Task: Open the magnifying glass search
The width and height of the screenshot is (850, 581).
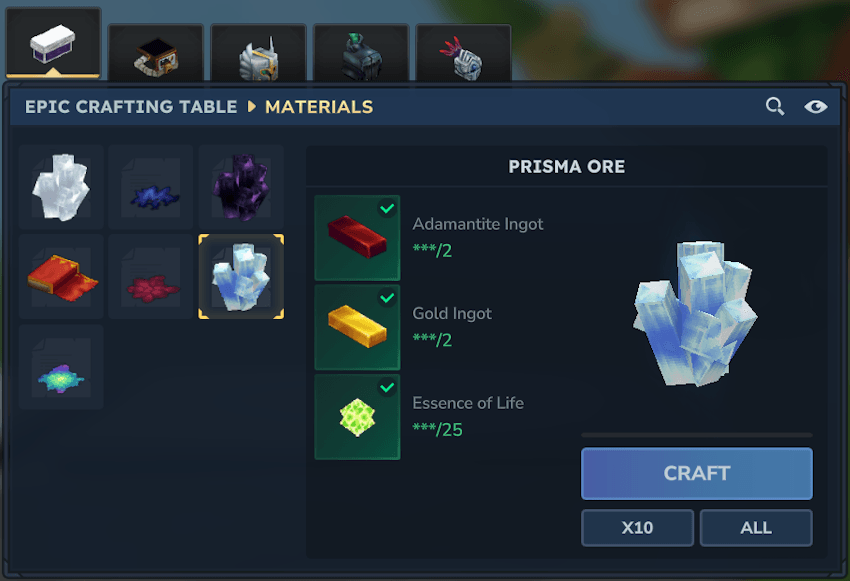Action: tap(775, 106)
